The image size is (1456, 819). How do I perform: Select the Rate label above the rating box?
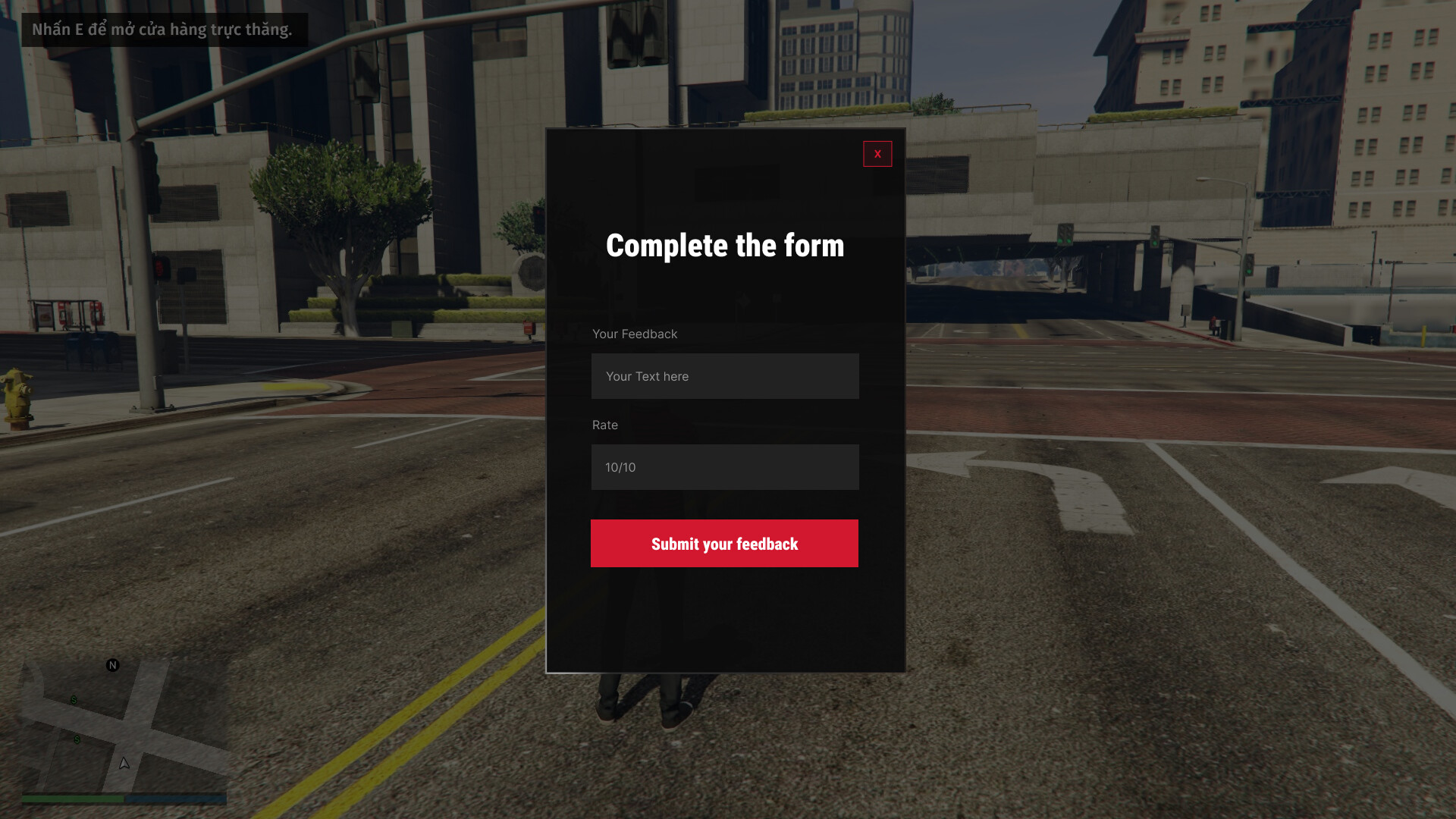click(605, 425)
